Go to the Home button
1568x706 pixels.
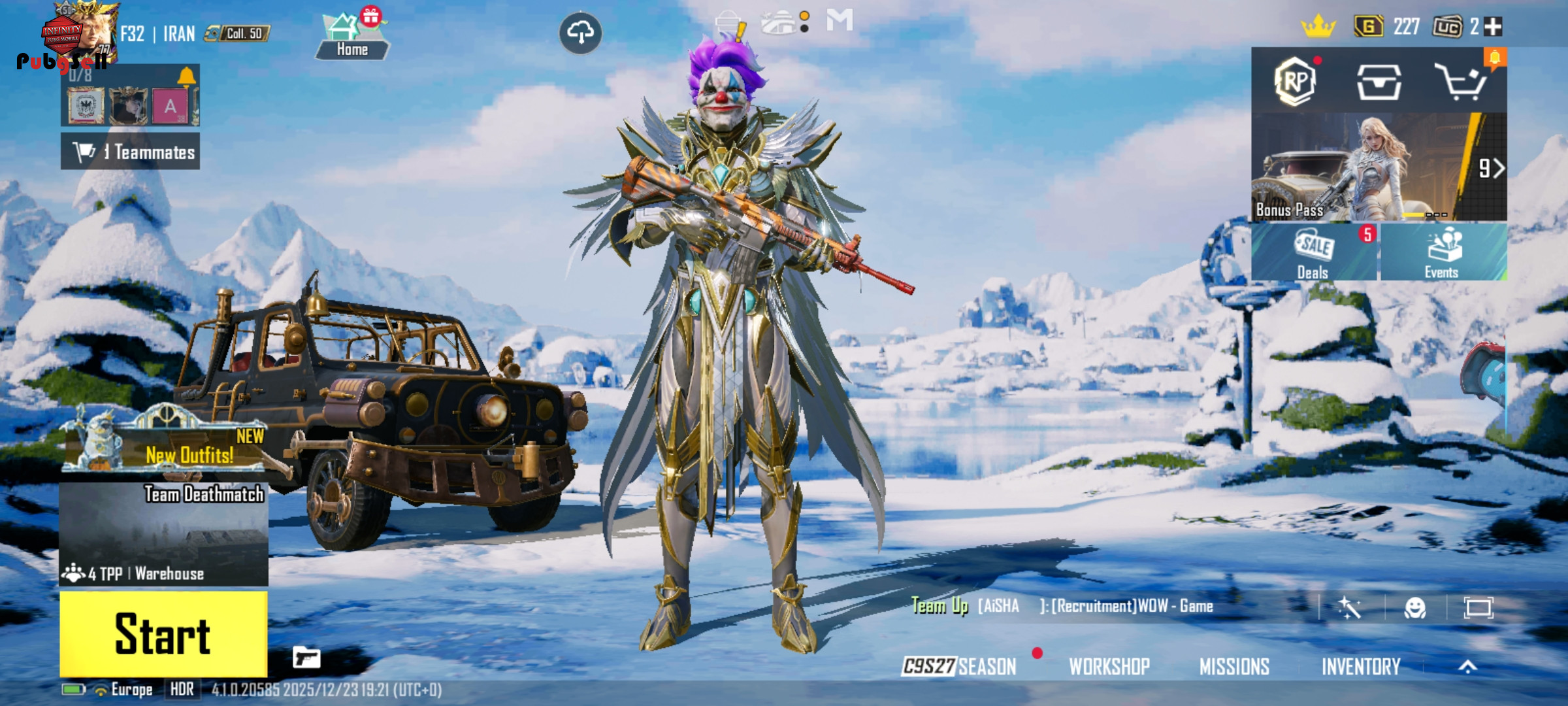(x=352, y=38)
